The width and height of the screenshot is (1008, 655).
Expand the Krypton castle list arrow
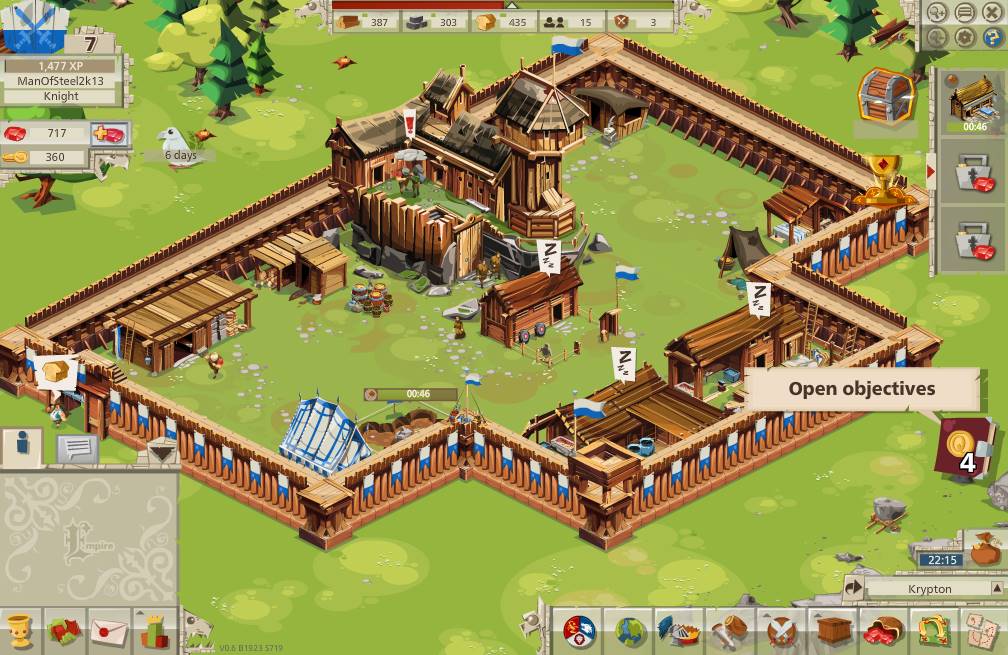click(x=855, y=588)
